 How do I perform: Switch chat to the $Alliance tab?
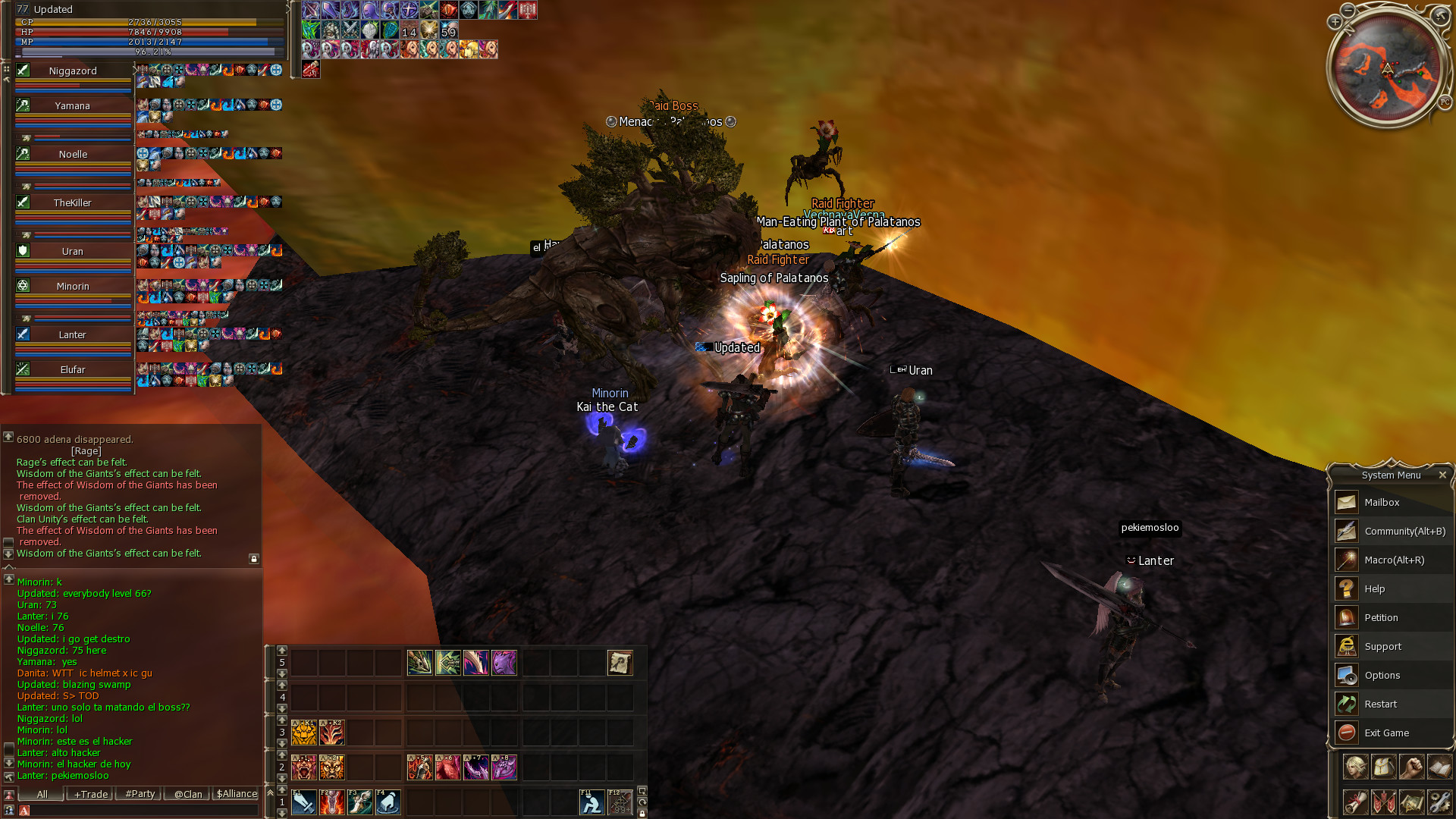[x=237, y=794]
